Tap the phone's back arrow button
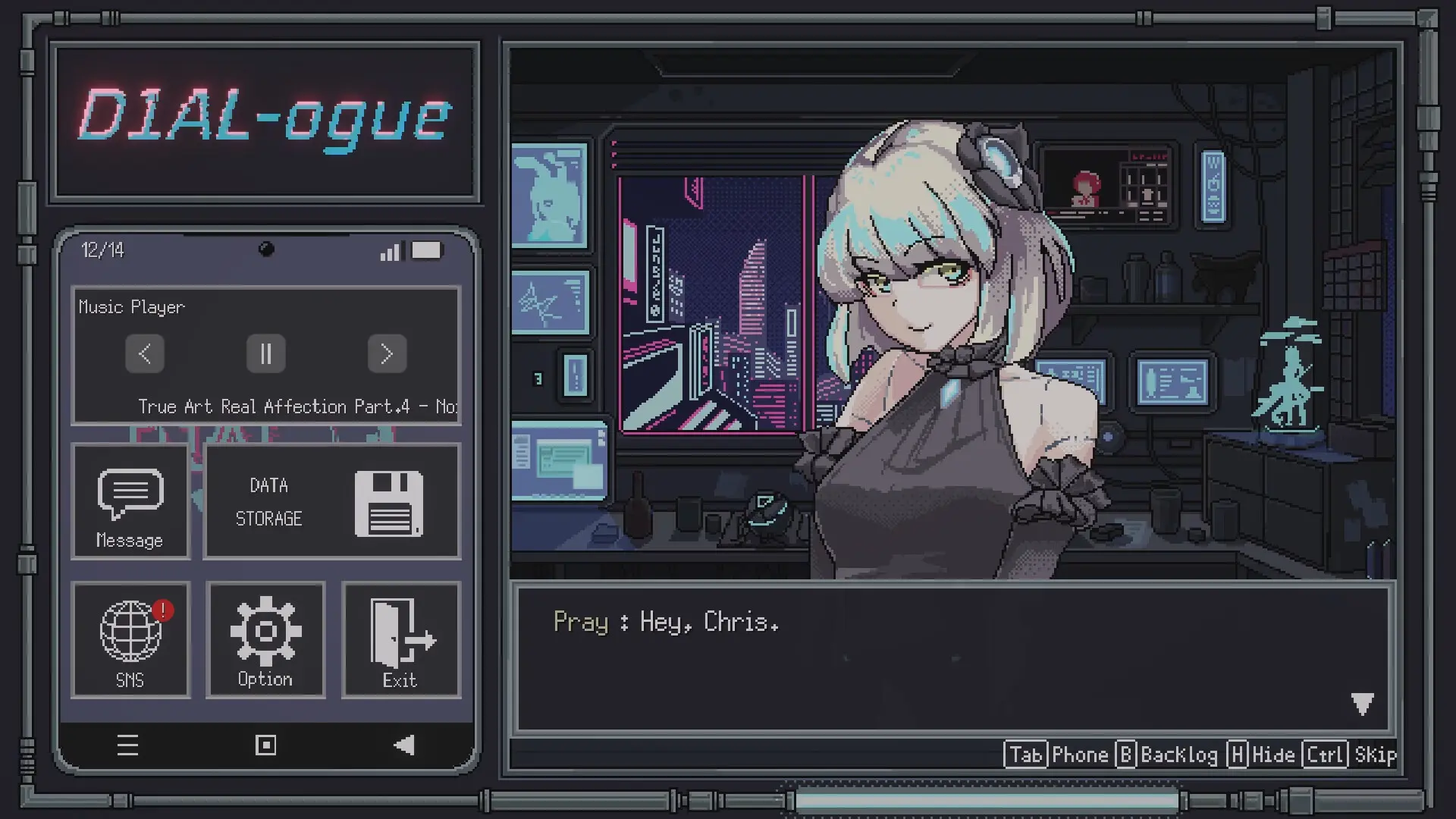 [x=404, y=745]
